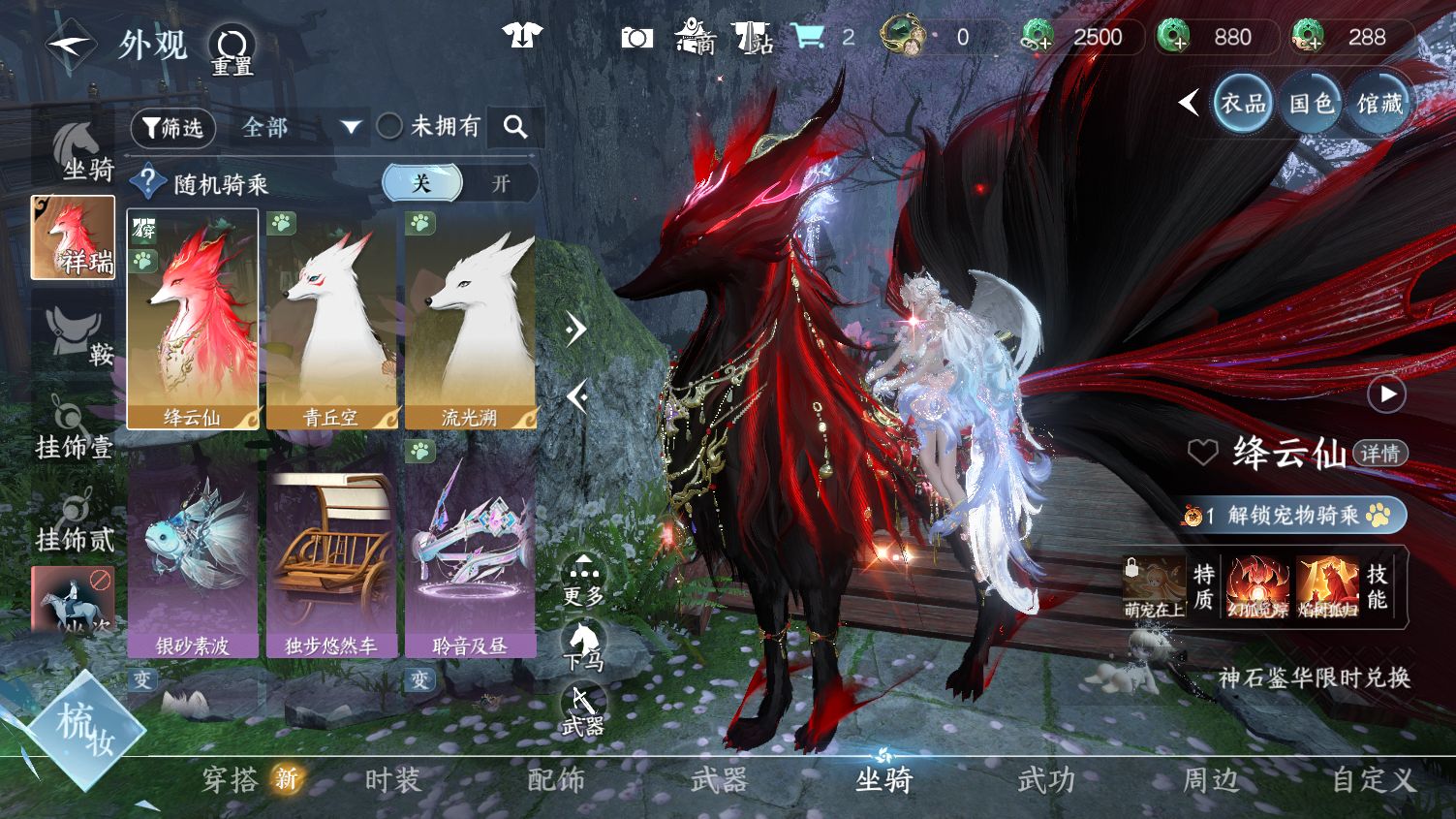Switch to the 时装 bottom tab
The image size is (1456, 819).
(392, 779)
